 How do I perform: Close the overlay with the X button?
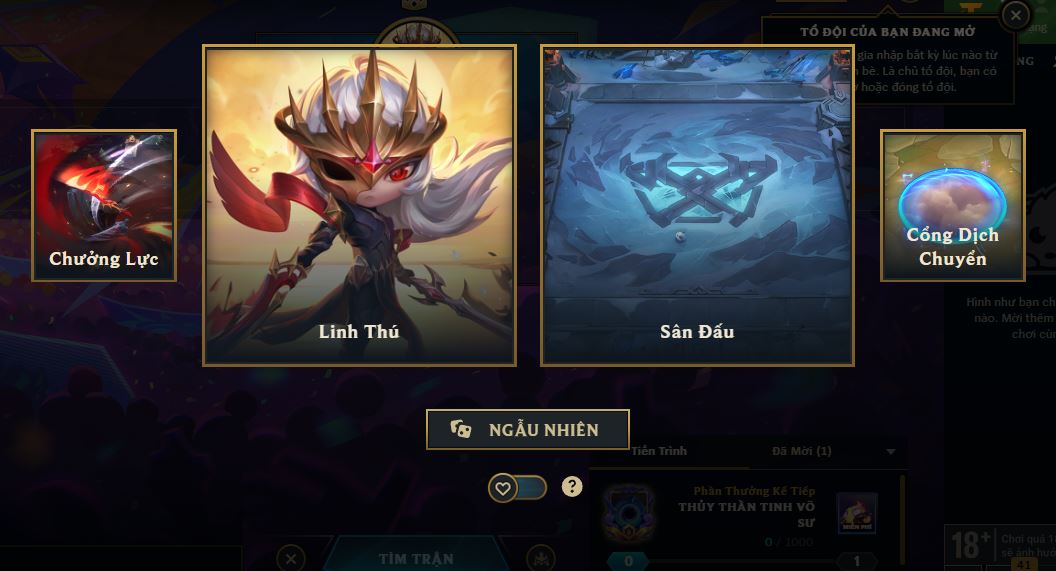click(1015, 15)
